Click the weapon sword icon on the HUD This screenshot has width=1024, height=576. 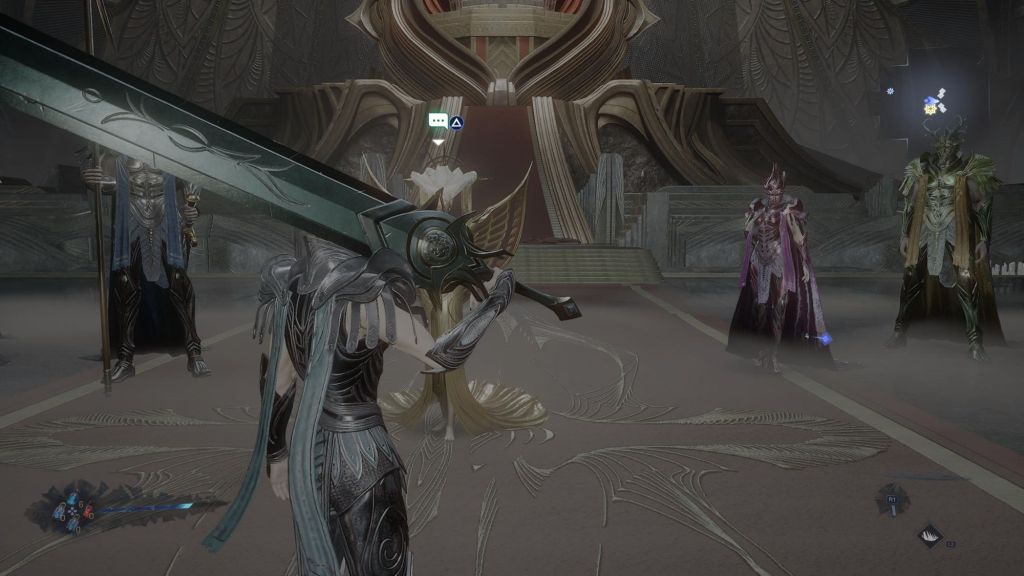[x=893, y=498]
